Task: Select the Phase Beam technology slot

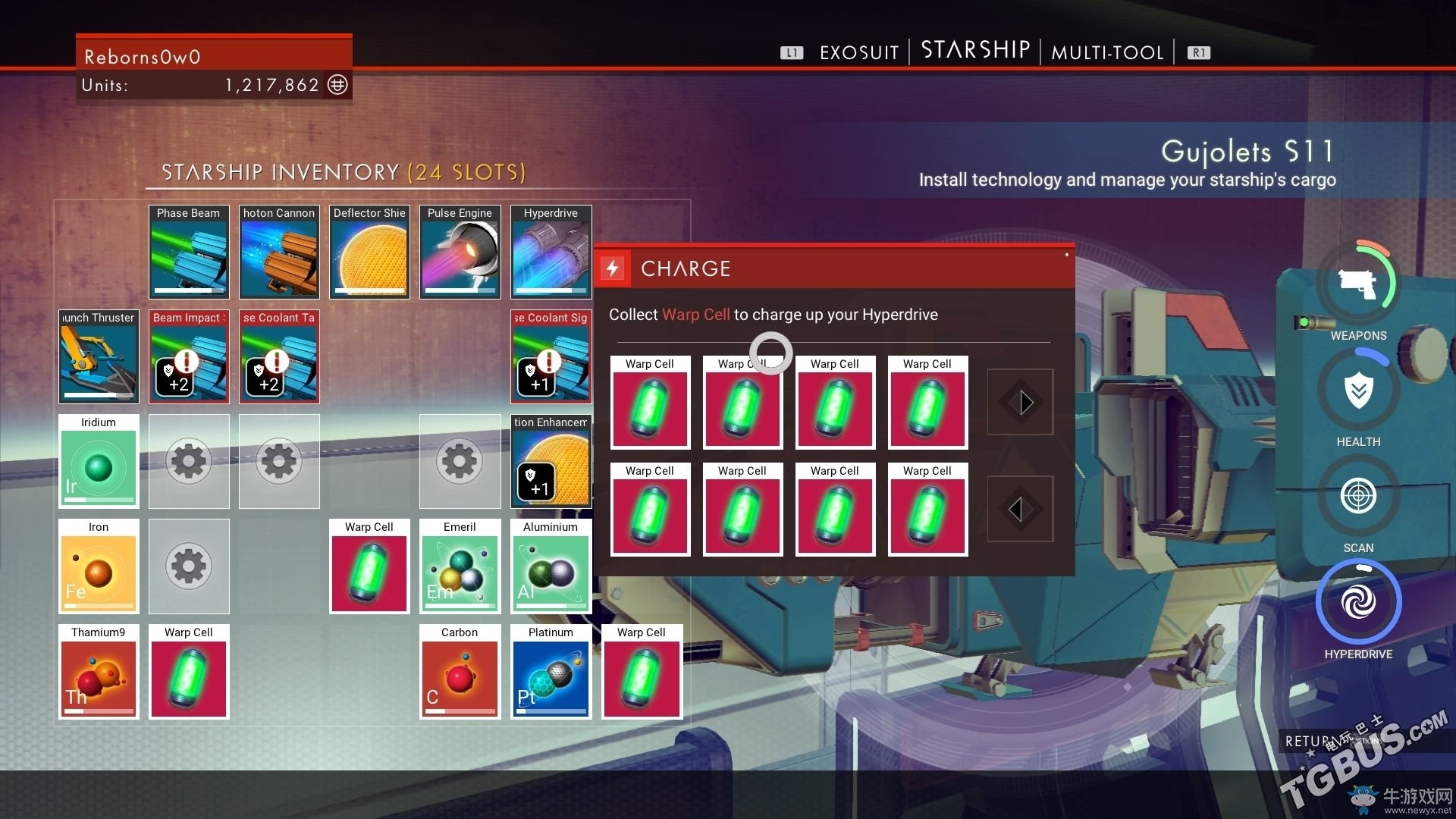Action: [189, 252]
